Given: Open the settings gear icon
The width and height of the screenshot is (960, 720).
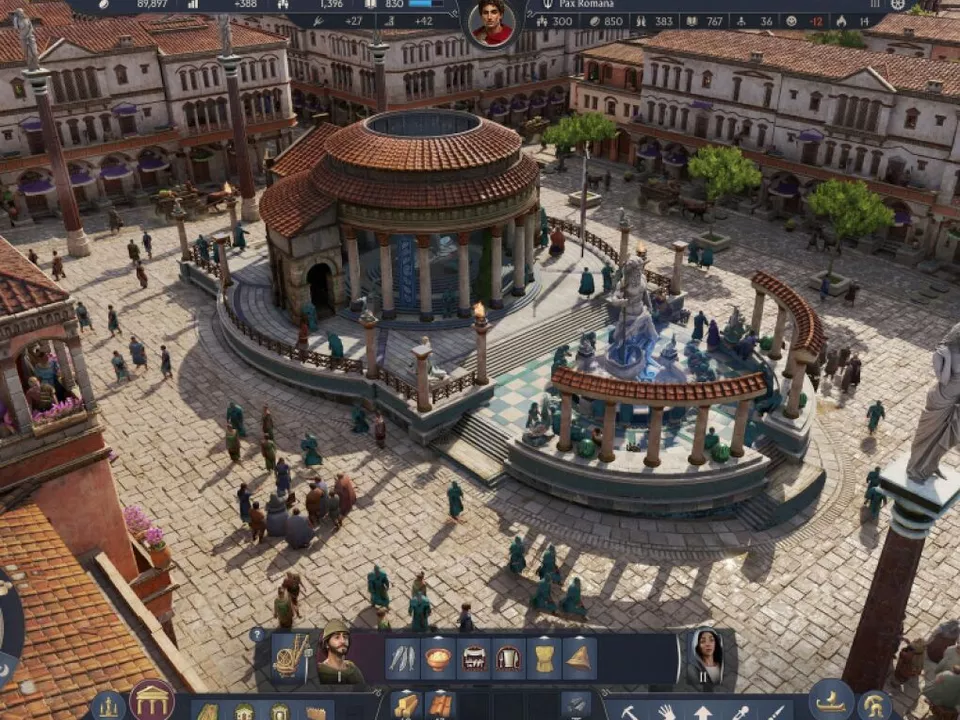Looking at the screenshot, I should pyautogui.click(x=898, y=5).
